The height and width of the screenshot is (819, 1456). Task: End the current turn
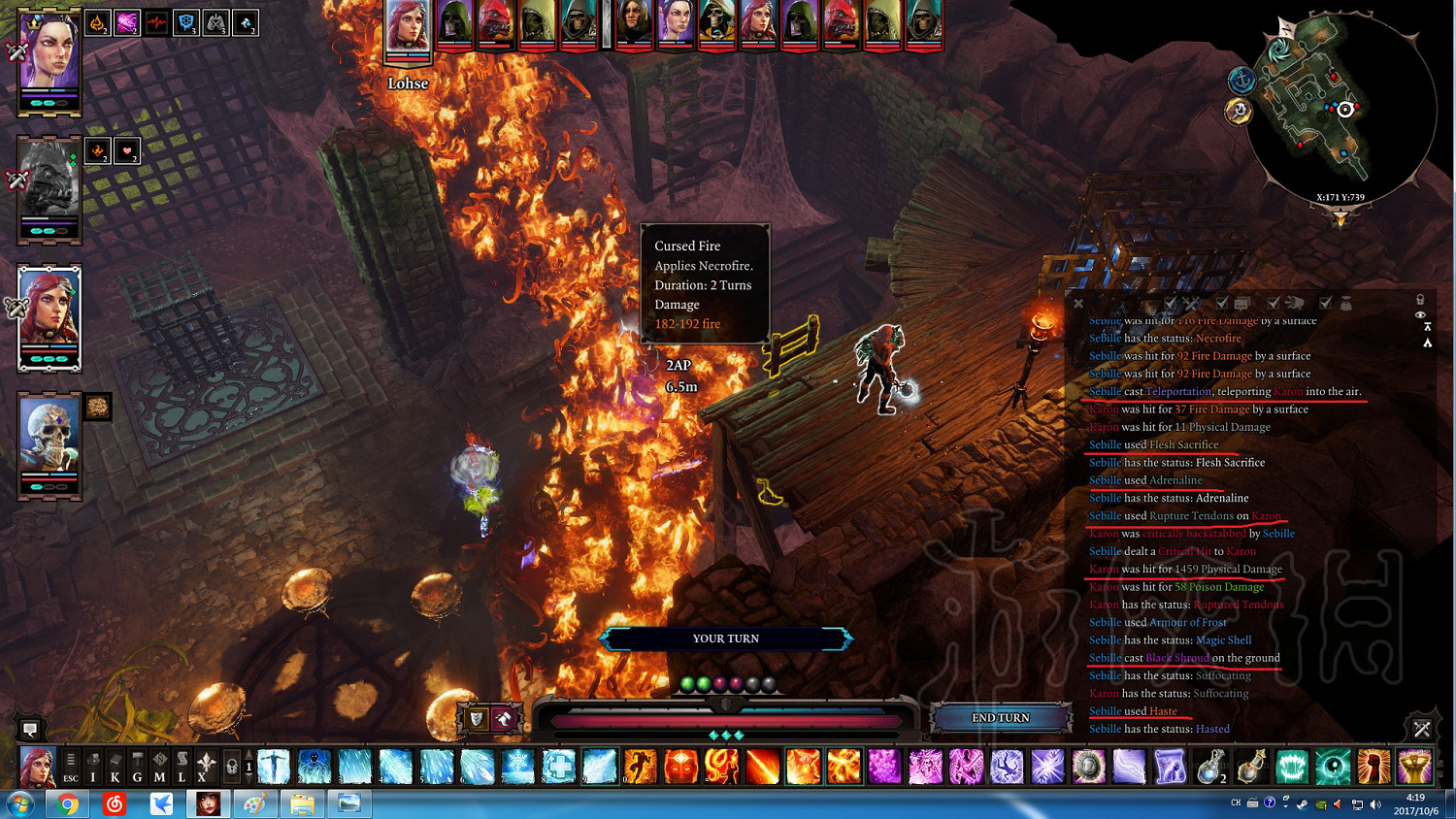pyautogui.click(x=1001, y=718)
